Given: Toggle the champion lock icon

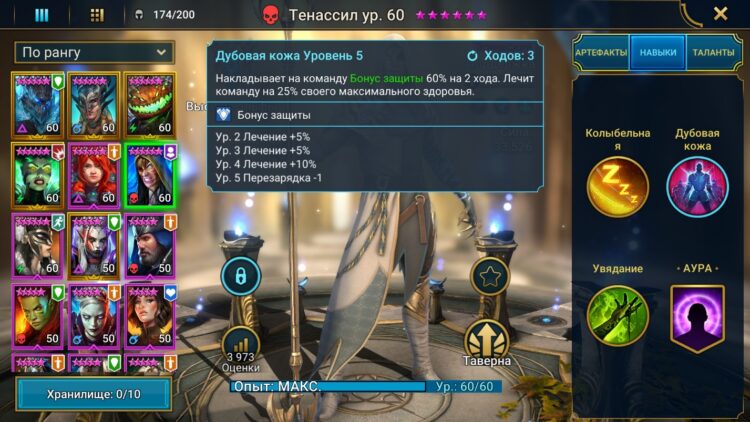Looking at the screenshot, I should click(x=240, y=275).
